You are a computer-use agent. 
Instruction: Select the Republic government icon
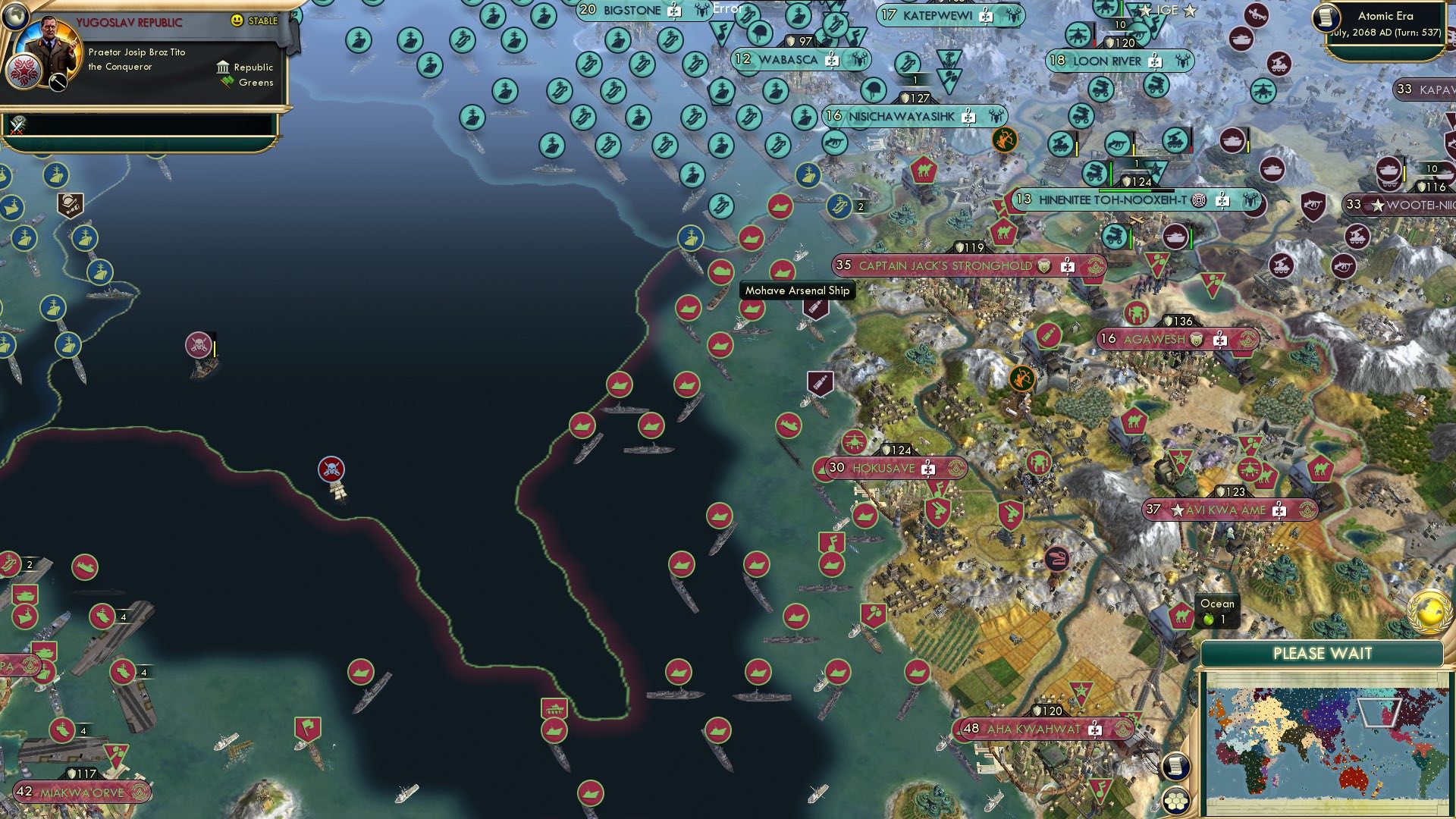pos(223,67)
